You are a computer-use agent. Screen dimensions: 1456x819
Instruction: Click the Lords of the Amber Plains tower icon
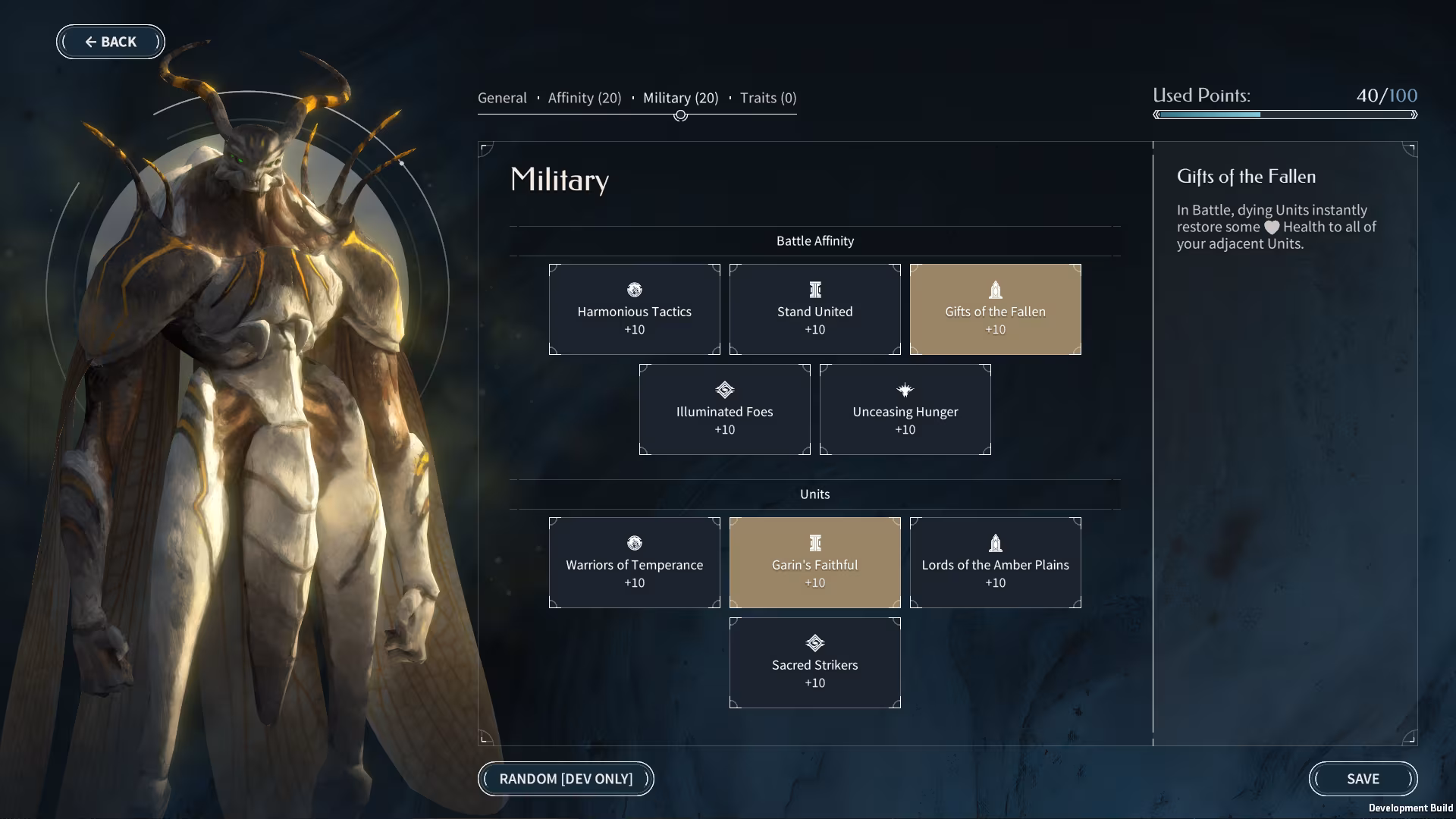(x=995, y=543)
